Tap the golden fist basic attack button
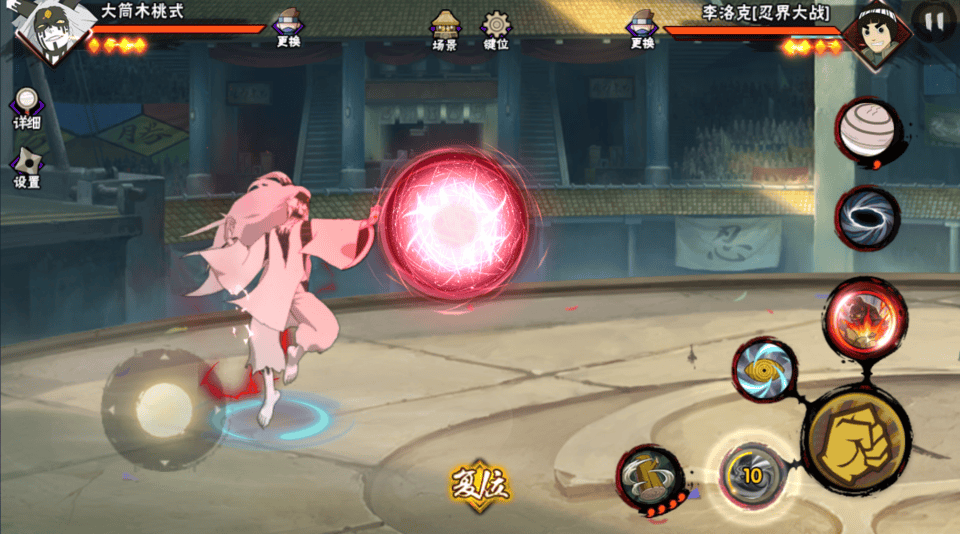Viewport: 960px width, 534px height. pyautogui.click(x=857, y=438)
